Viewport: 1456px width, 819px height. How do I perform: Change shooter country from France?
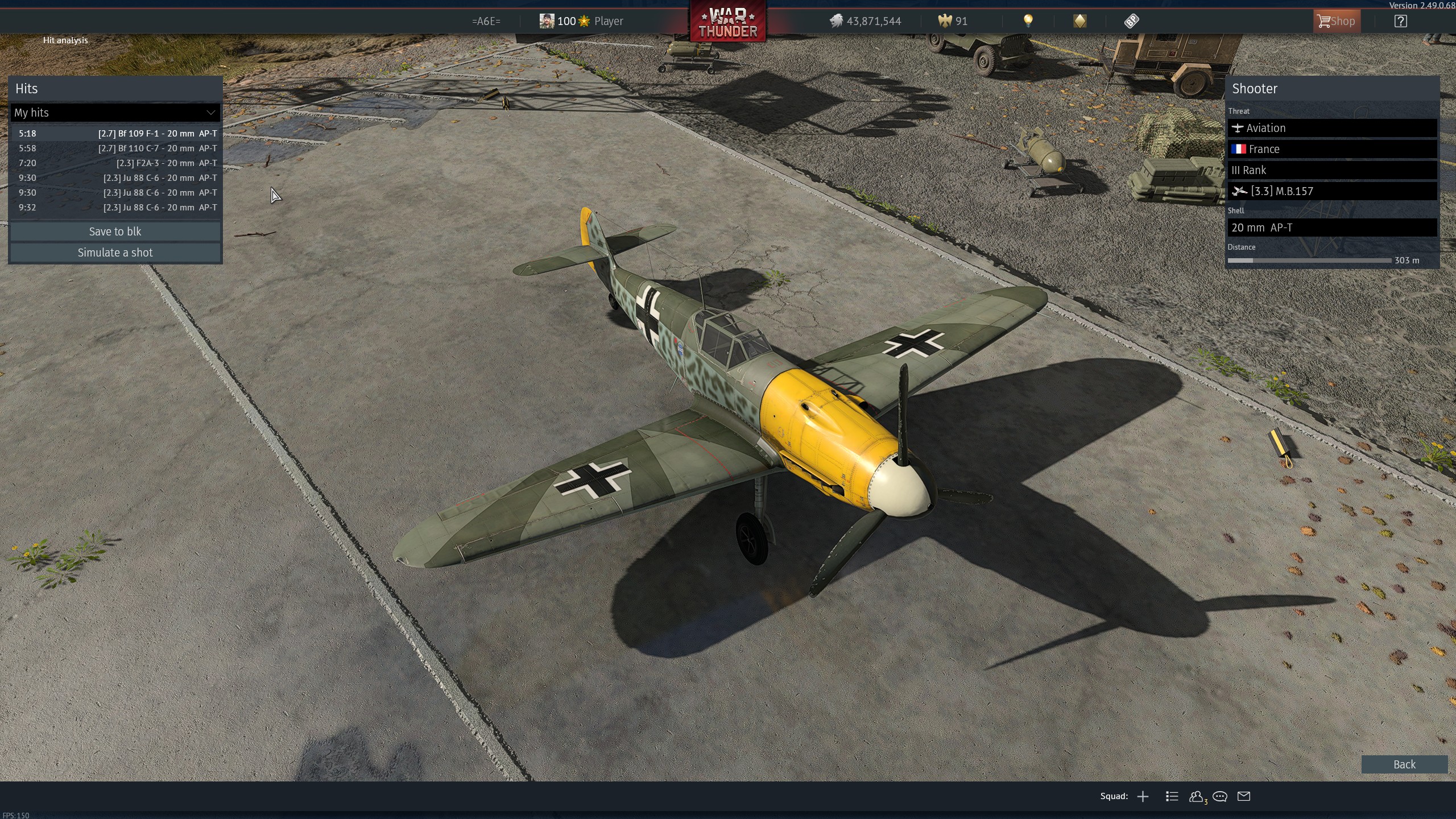[1331, 149]
